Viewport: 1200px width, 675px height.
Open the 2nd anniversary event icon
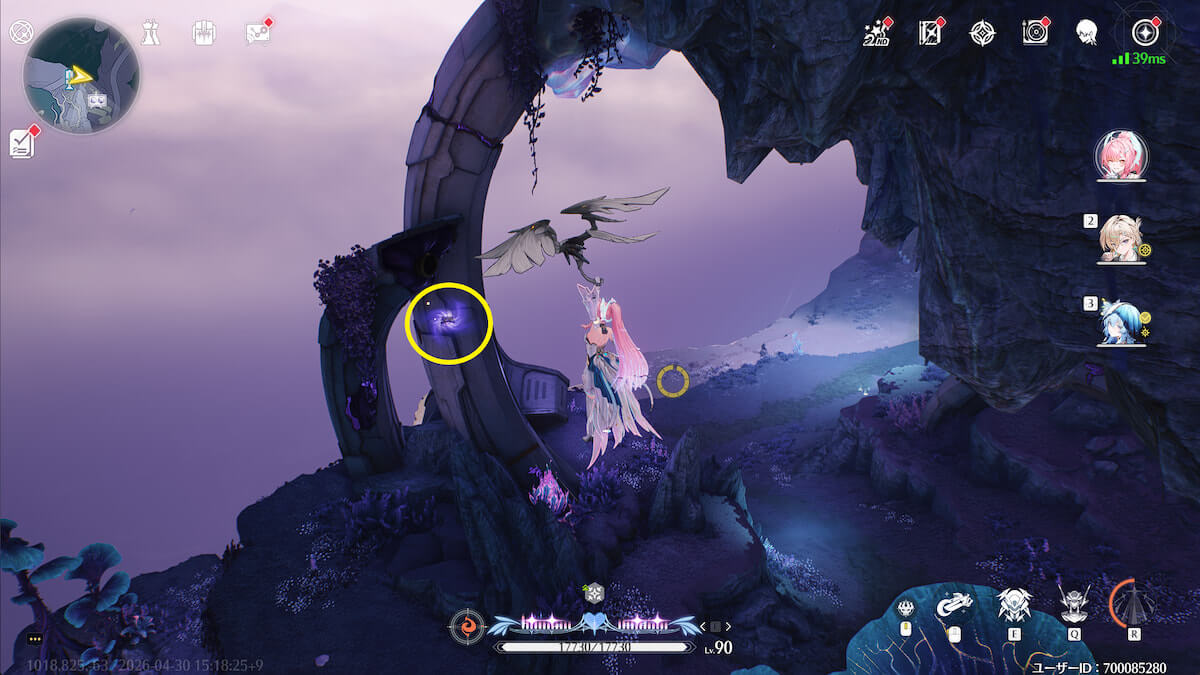pos(876,33)
